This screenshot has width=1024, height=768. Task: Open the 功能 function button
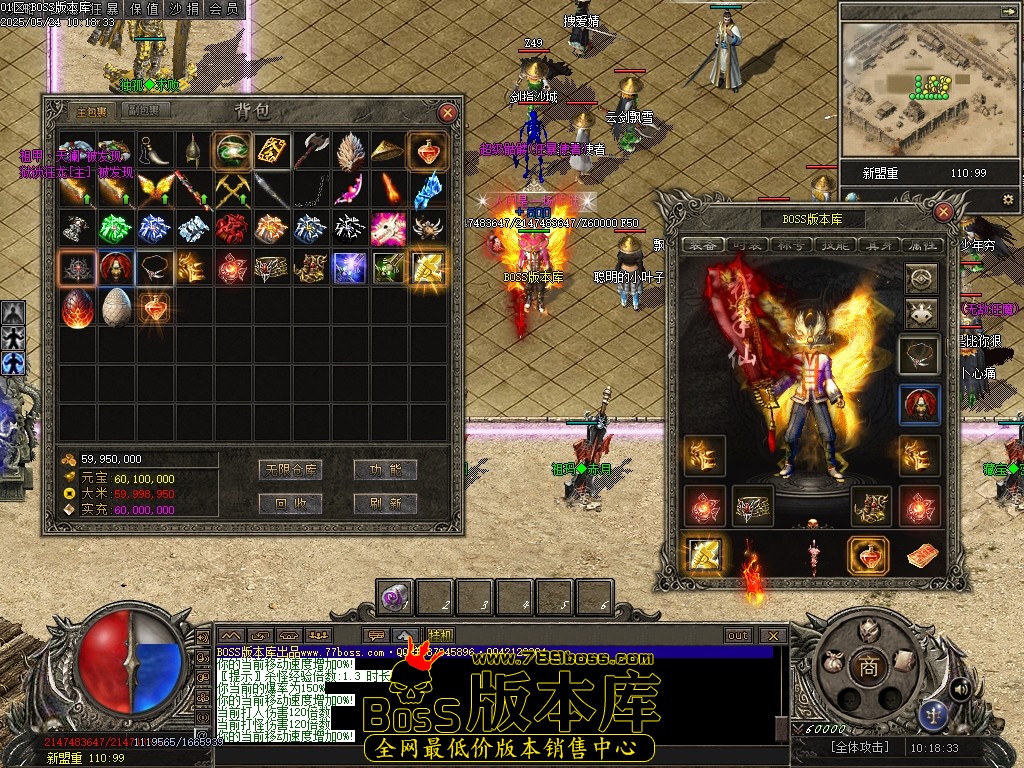(x=385, y=469)
